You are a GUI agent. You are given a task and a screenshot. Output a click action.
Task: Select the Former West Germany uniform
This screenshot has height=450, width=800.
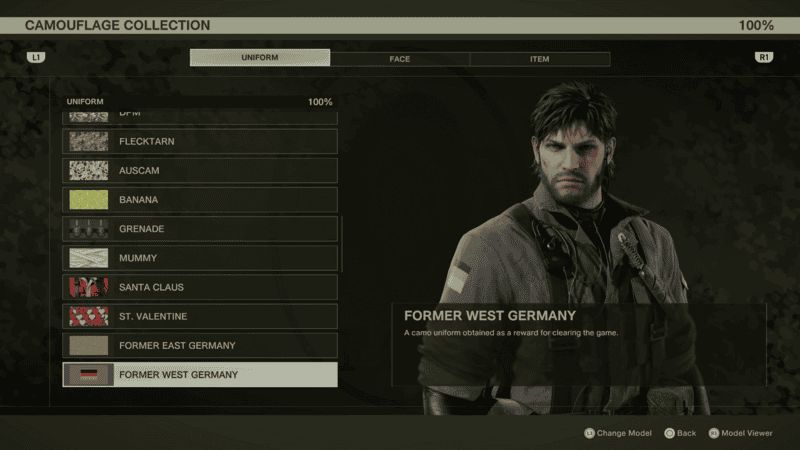(x=200, y=375)
